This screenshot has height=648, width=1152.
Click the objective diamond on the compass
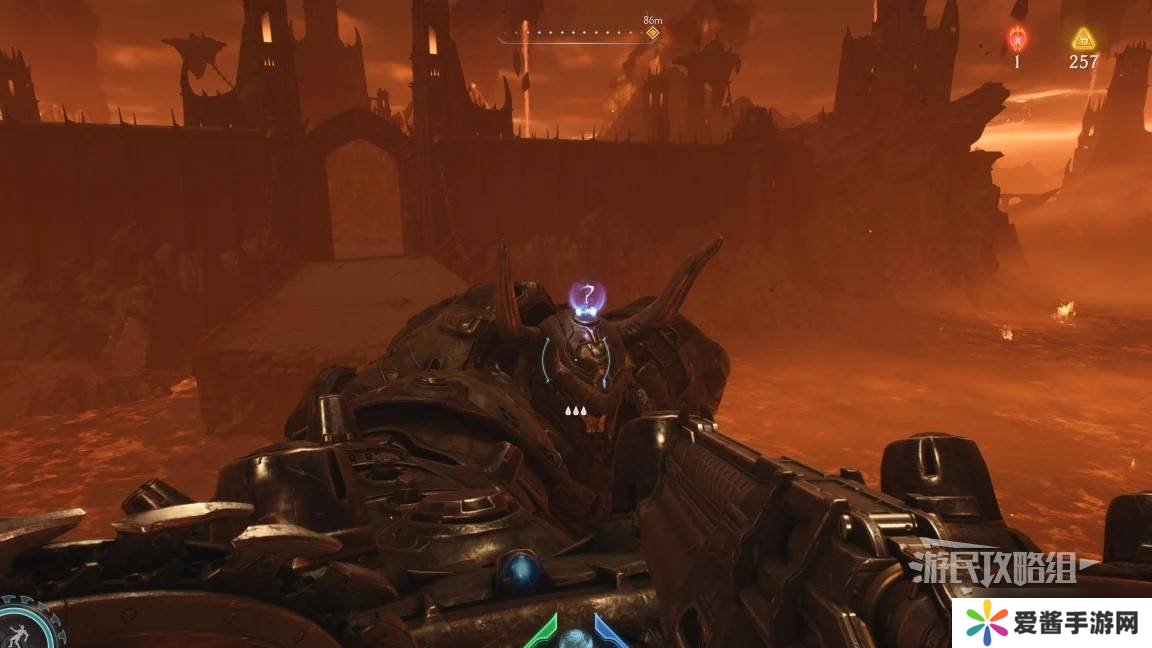point(652,33)
